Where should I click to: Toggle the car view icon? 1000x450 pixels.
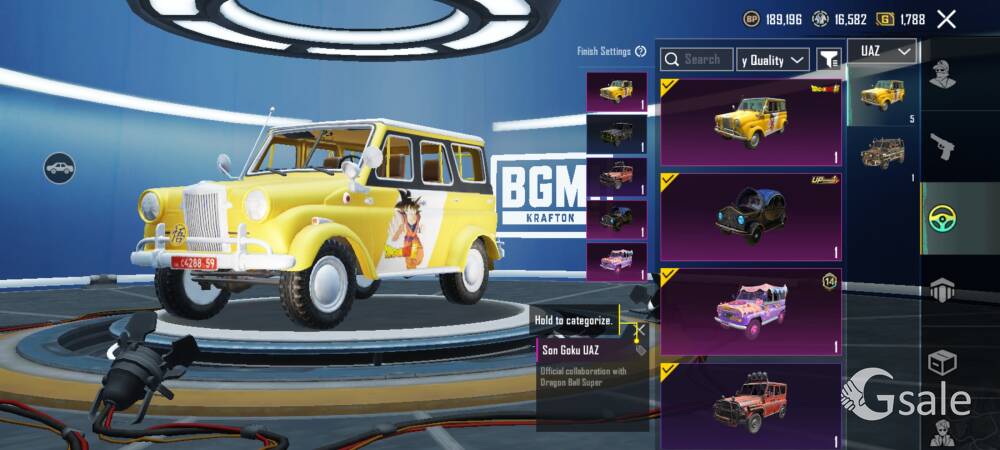(x=60, y=167)
